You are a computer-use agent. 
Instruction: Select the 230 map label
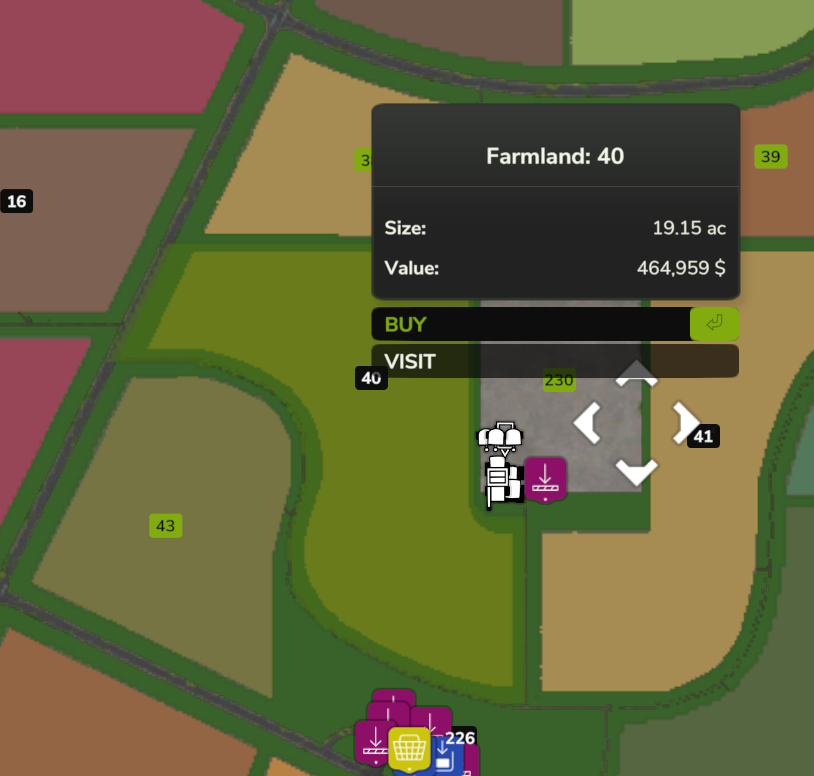(559, 380)
